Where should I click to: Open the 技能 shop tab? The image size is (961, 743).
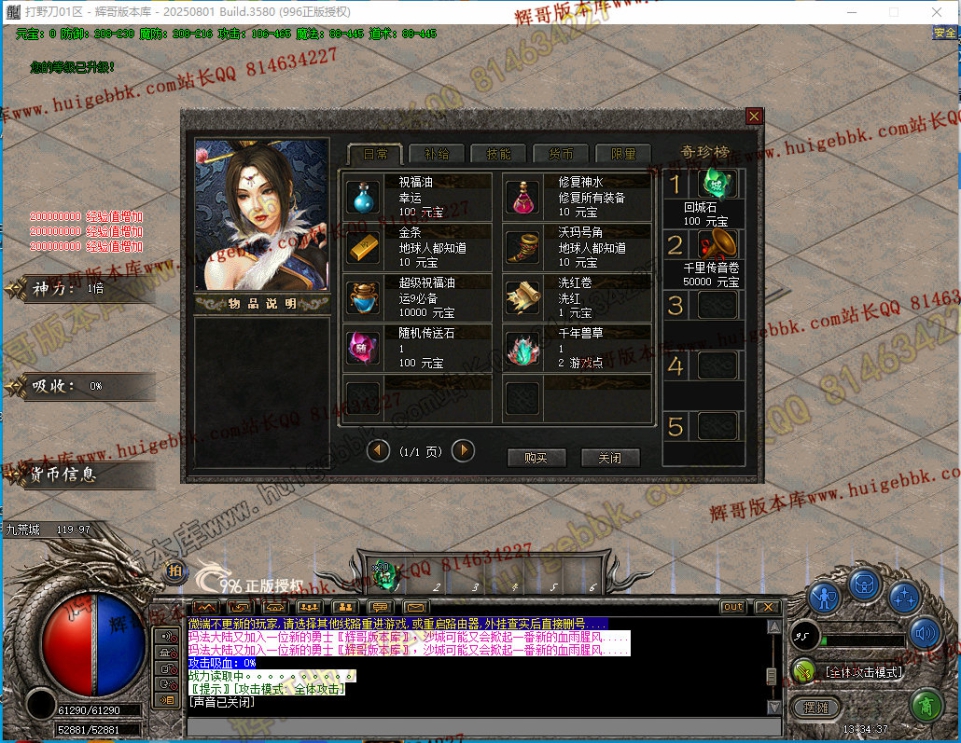pyautogui.click(x=498, y=154)
